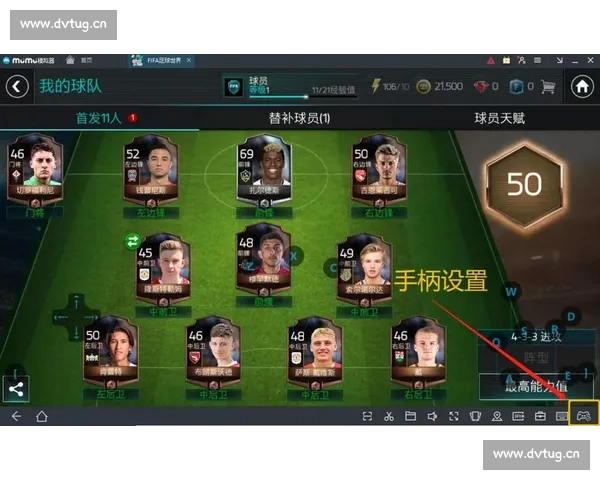Switch to the 替补球员 tab

[x=299, y=119]
